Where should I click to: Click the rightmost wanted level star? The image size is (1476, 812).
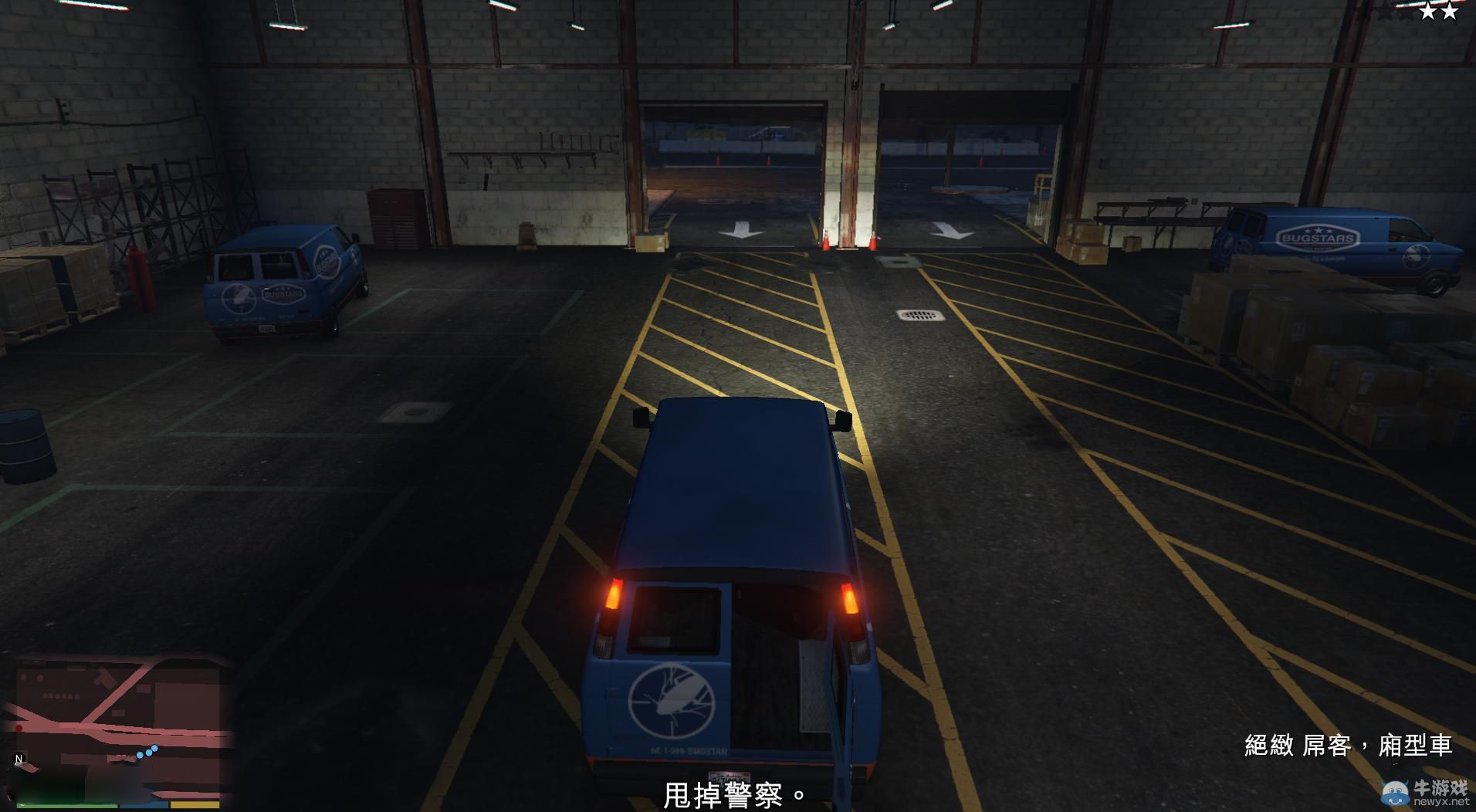click(x=1450, y=12)
